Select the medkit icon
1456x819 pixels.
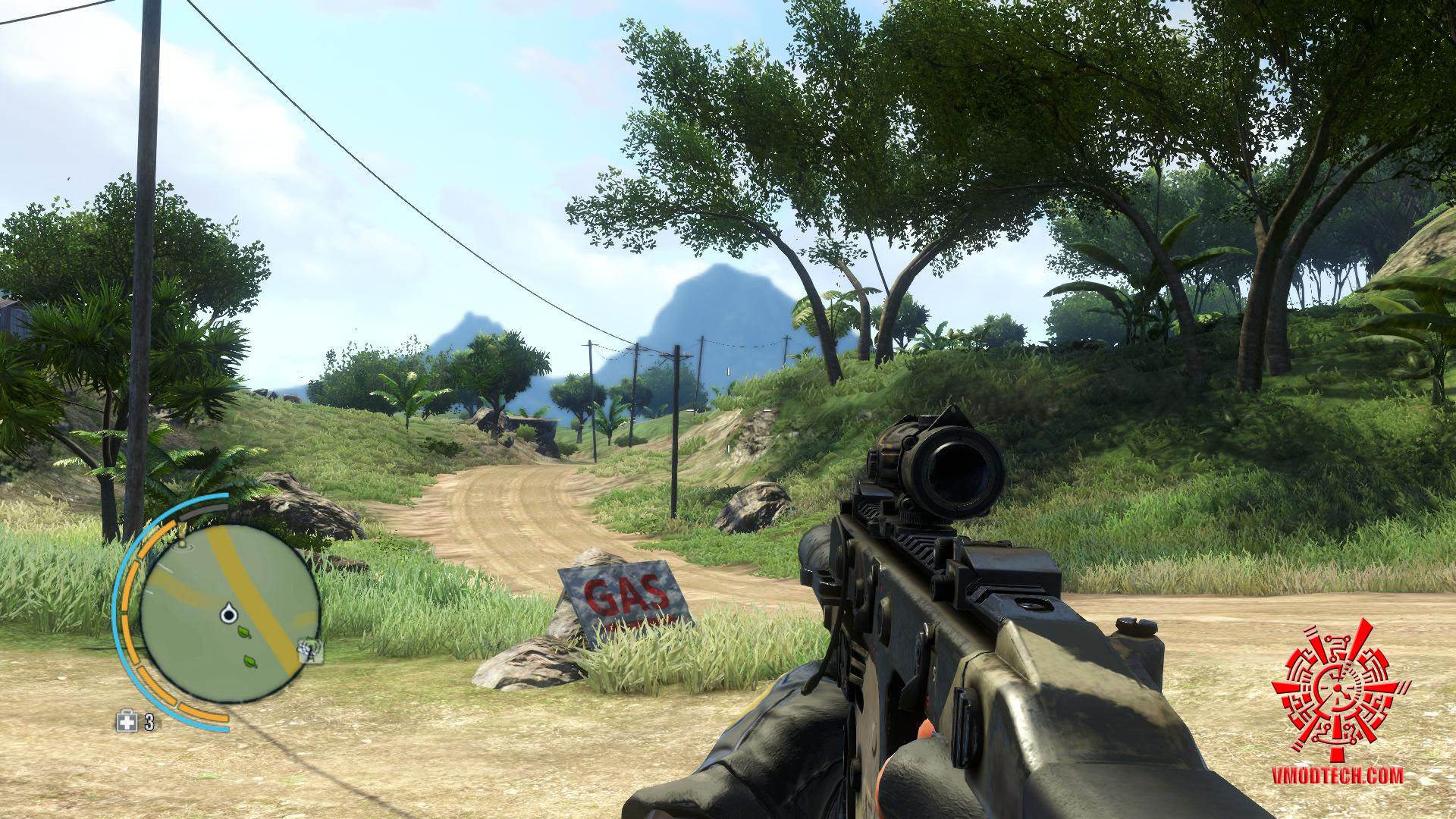(x=126, y=722)
